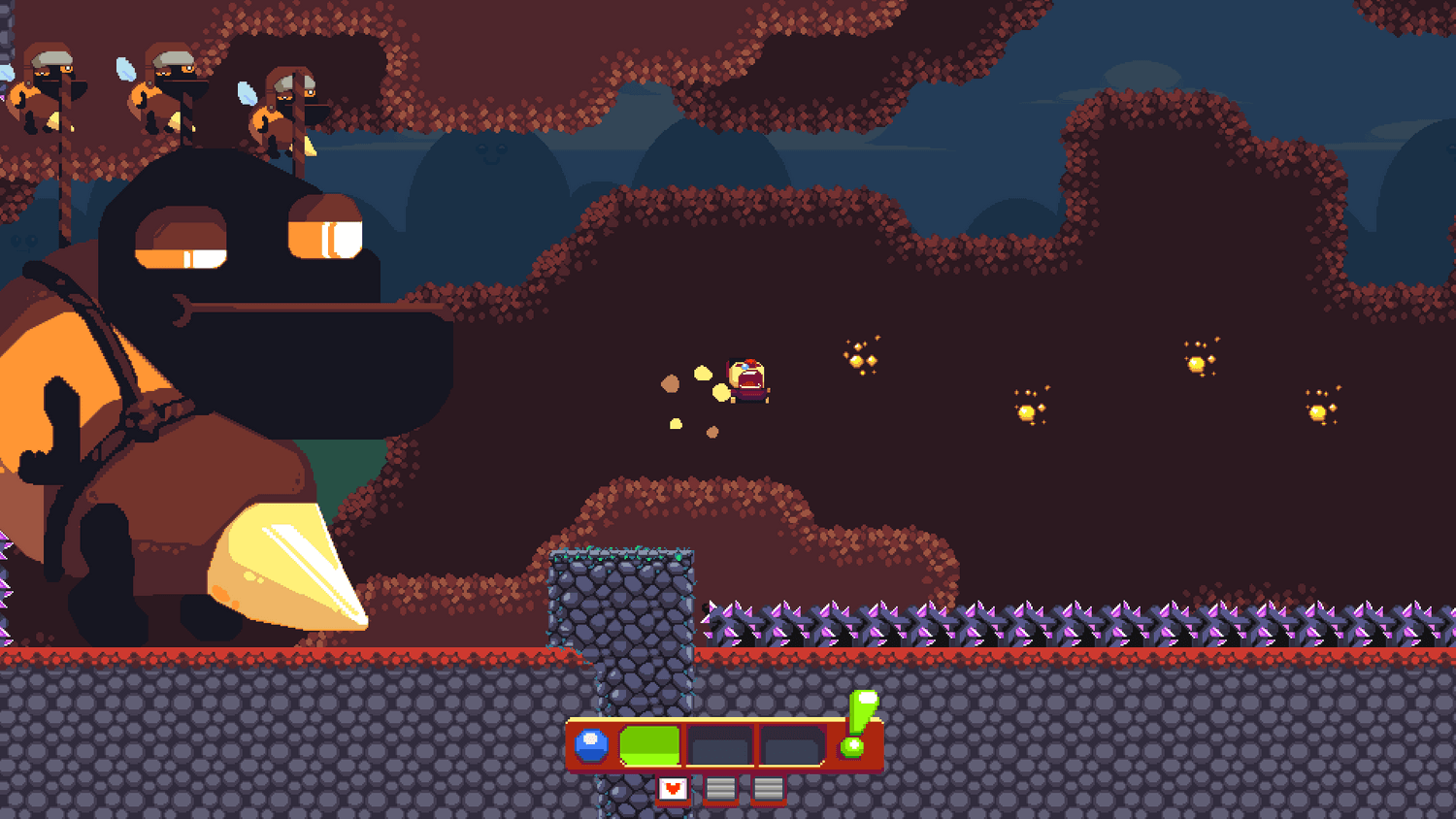Click the blue gem icon
The width and height of the screenshot is (1456, 819).
point(591,745)
